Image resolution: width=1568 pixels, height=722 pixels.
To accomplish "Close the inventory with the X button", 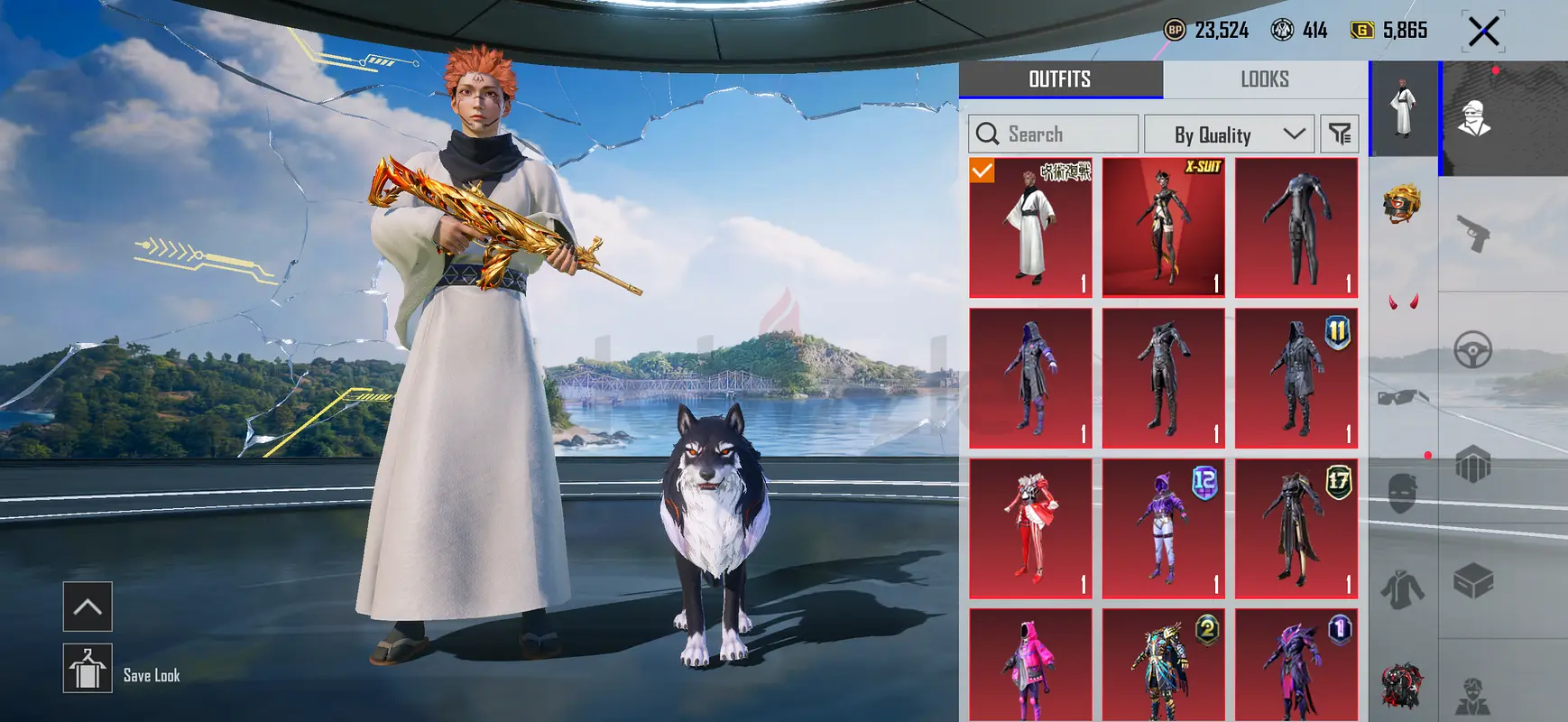I will tap(1483, 32).
